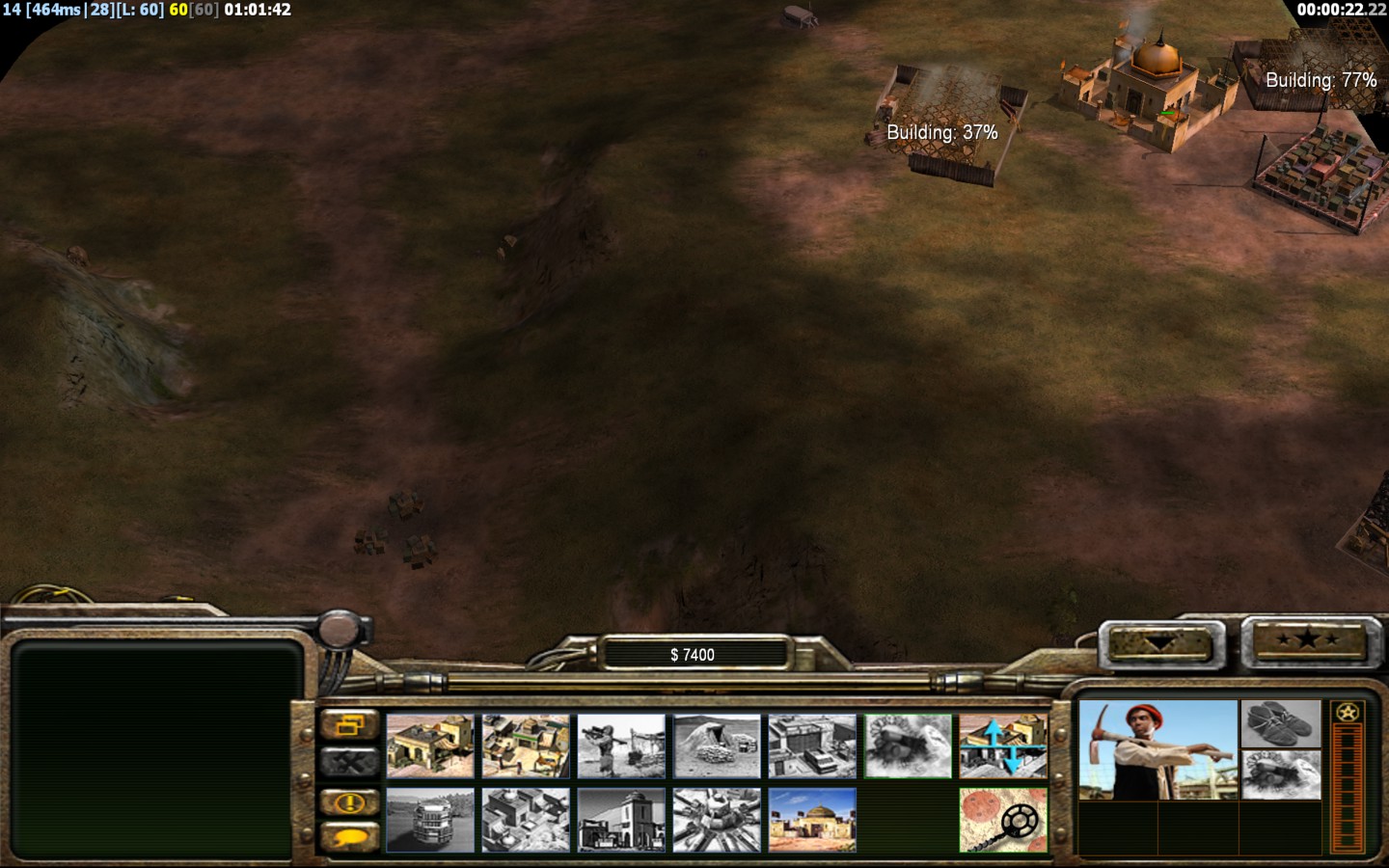This screenshot has width=1389, height=868.
Task: Build the colored domed Command Center
Action: point(812,820)
